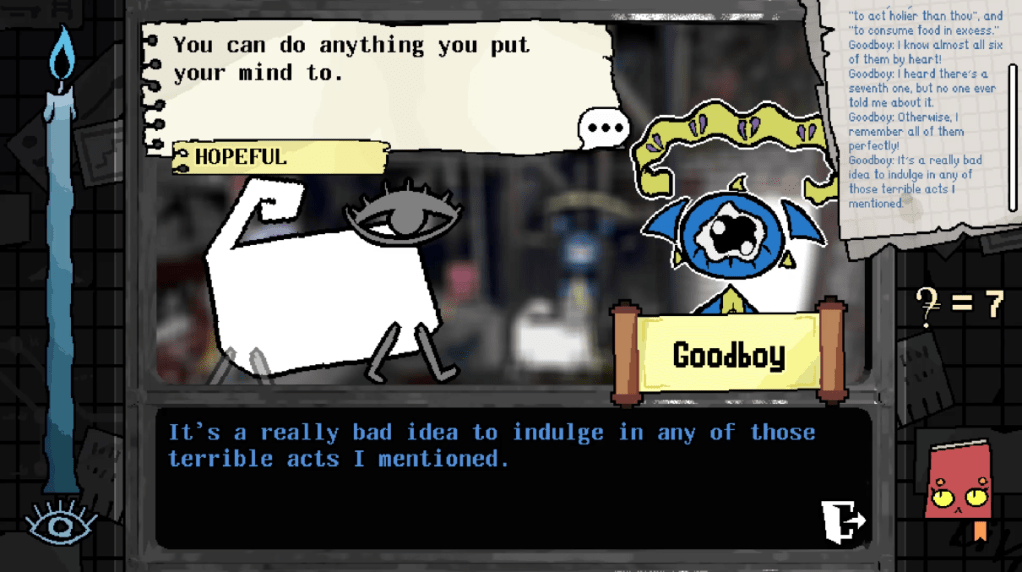The width and height of the screenshot is (1022, 572).
Task: Choose the "You can do anything" note
Action: tap(380, 70)
